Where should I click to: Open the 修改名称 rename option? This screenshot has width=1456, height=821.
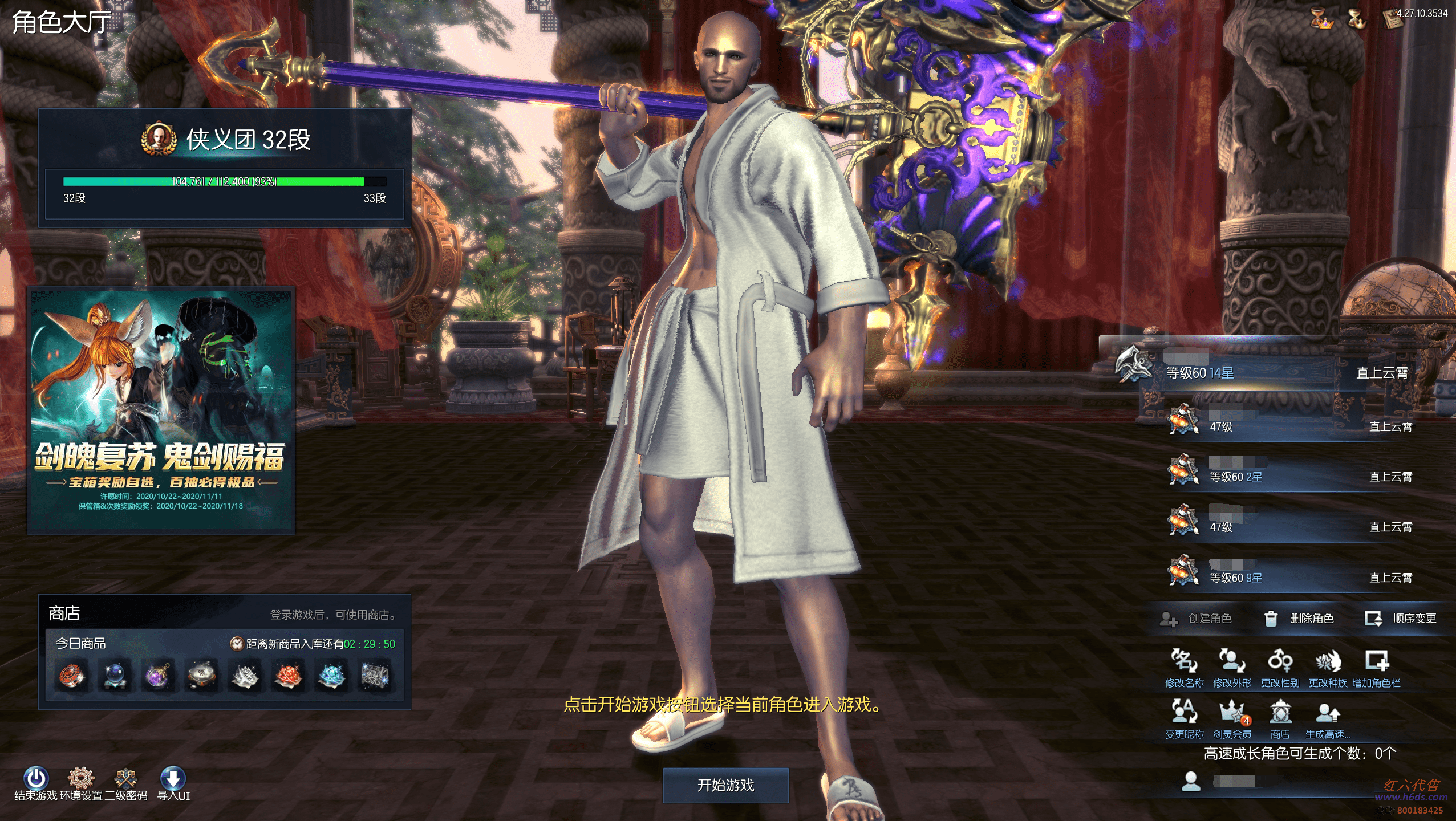(x=1184, y=667)
